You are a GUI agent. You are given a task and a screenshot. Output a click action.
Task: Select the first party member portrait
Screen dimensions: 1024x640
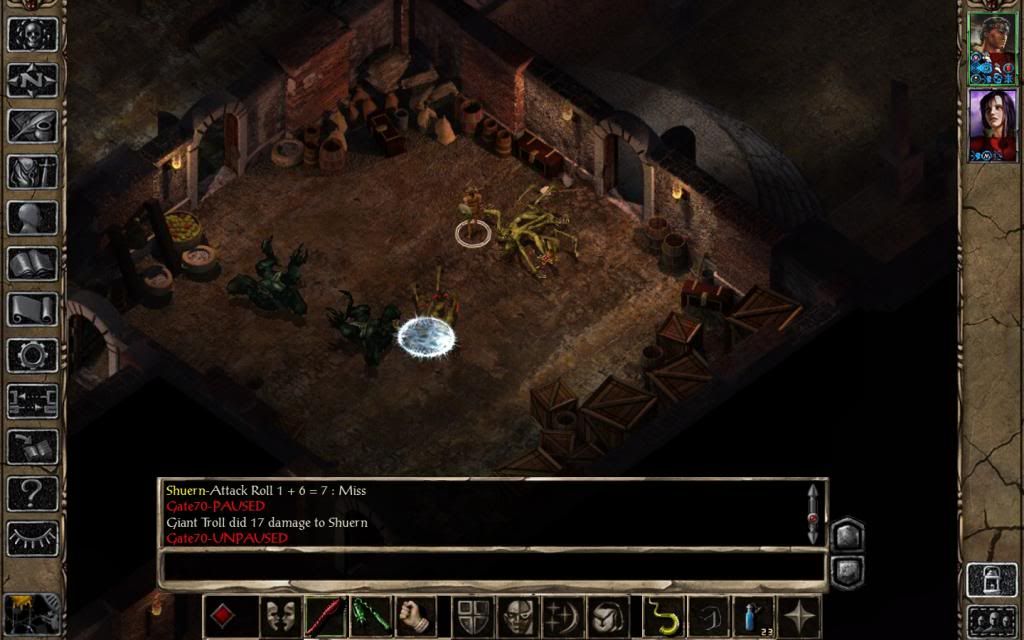click(x=991, y=49)
